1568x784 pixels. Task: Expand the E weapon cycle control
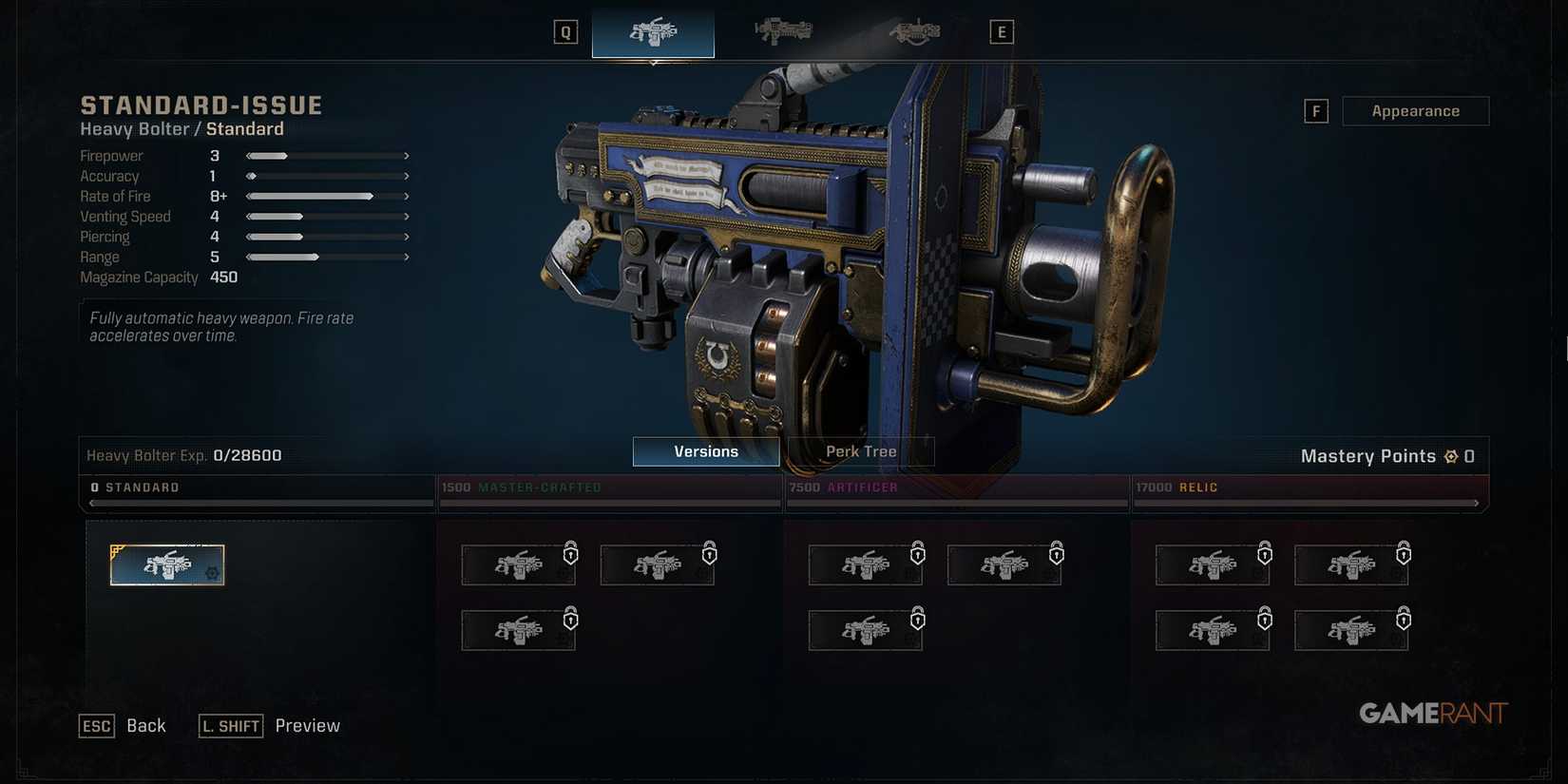coord(1001,31)
